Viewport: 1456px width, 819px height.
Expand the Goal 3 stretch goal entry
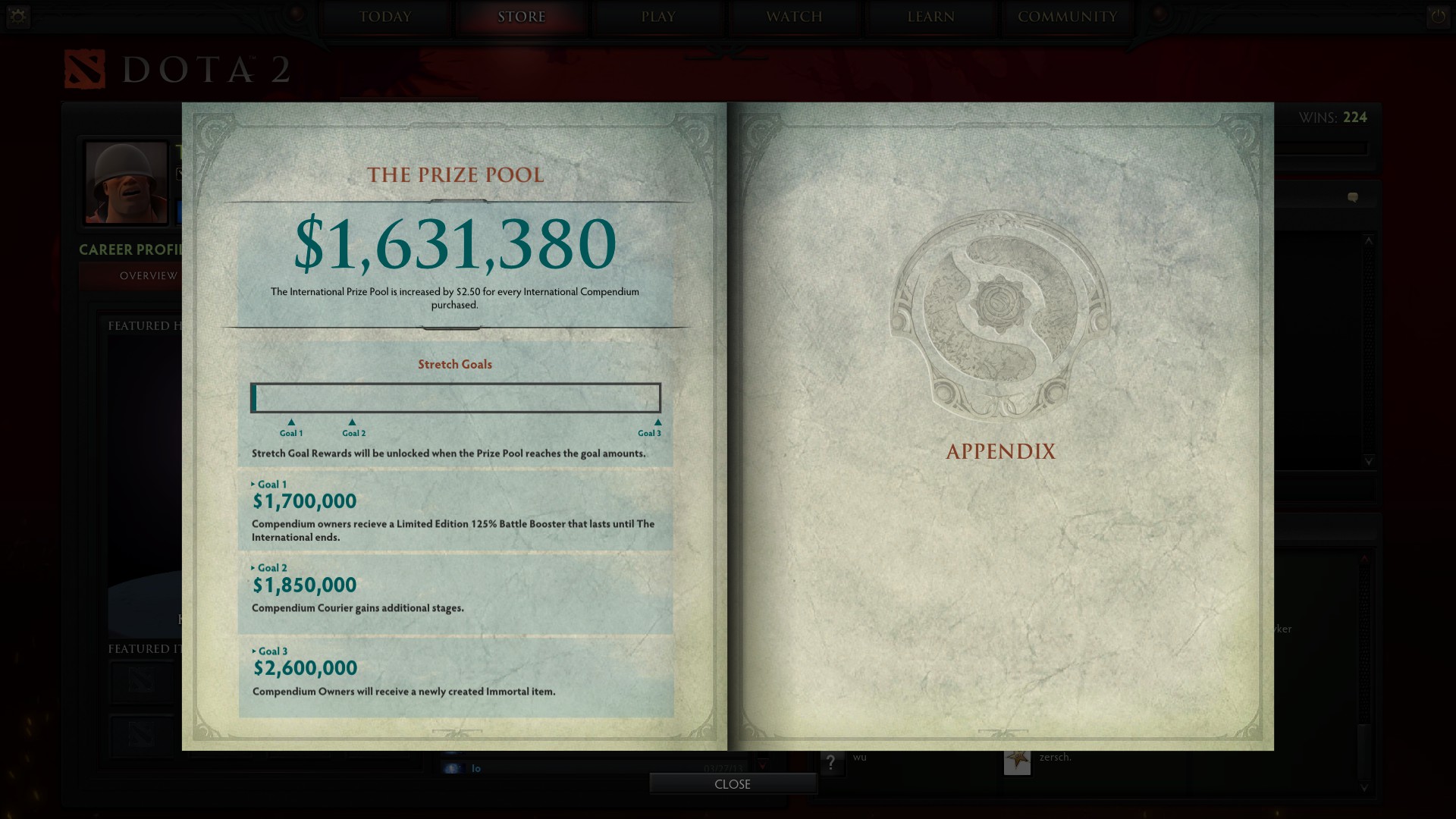click(270, 651)
